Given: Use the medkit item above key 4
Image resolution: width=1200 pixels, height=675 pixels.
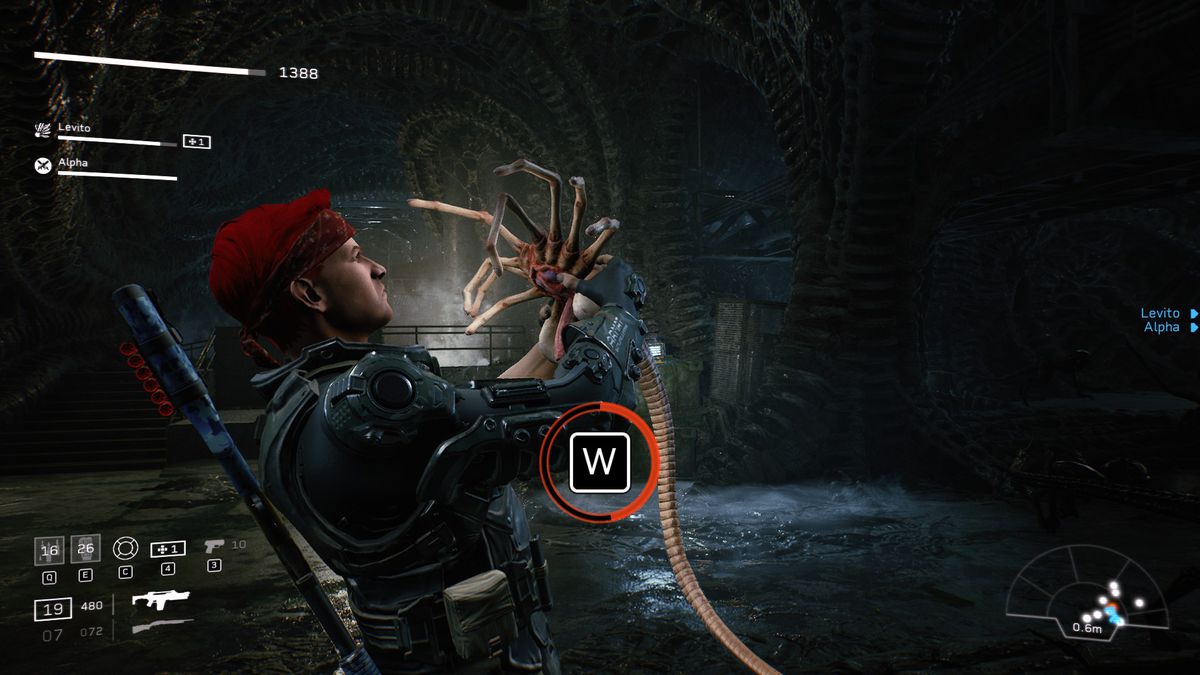Looking at the screenshot, I should (167, 549).
